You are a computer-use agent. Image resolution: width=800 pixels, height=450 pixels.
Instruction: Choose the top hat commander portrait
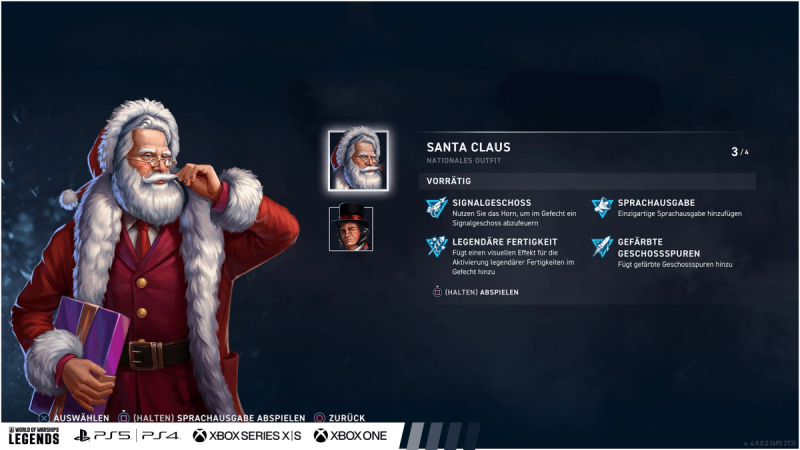pos(351,228)
